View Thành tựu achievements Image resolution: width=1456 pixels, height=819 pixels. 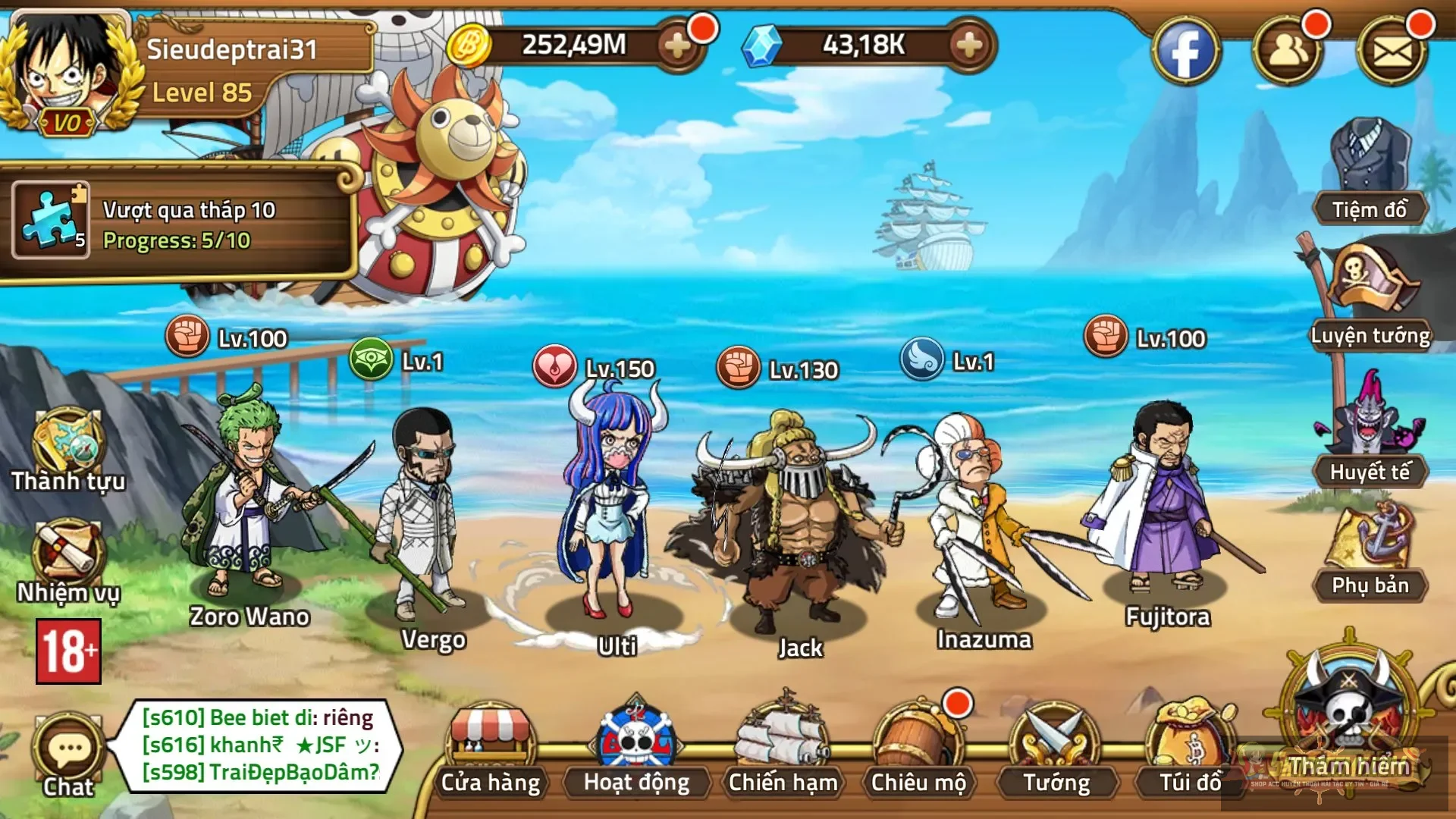(68, 451)
